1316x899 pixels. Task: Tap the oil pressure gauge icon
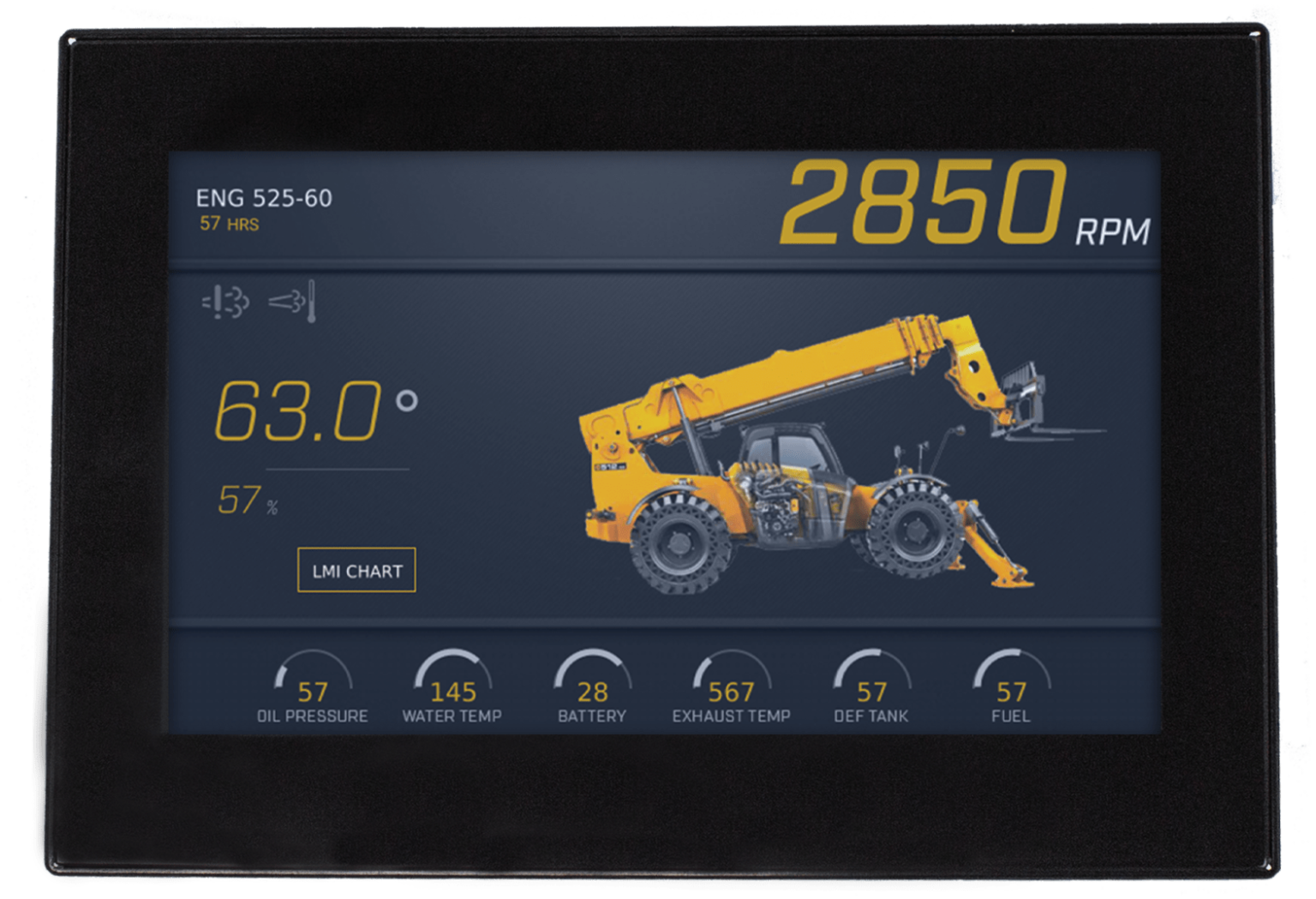314,681
